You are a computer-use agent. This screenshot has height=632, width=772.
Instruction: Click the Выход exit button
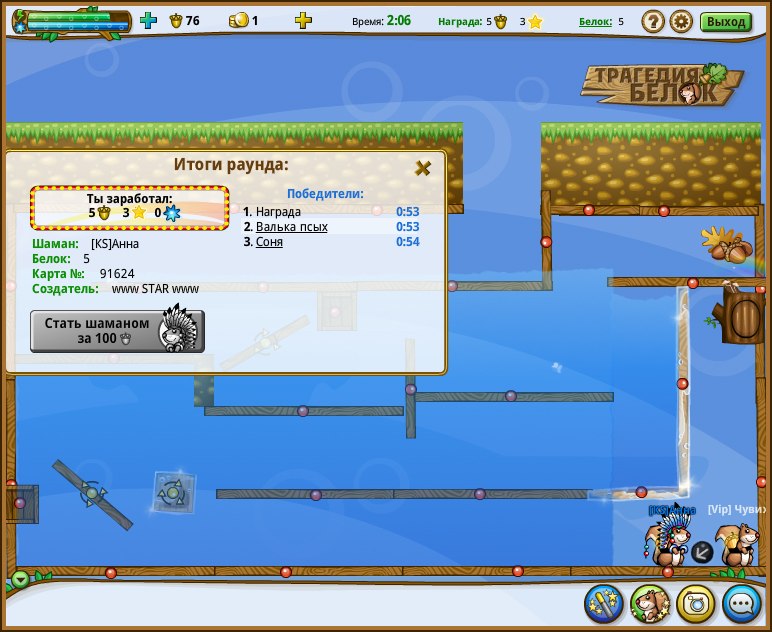725,21
